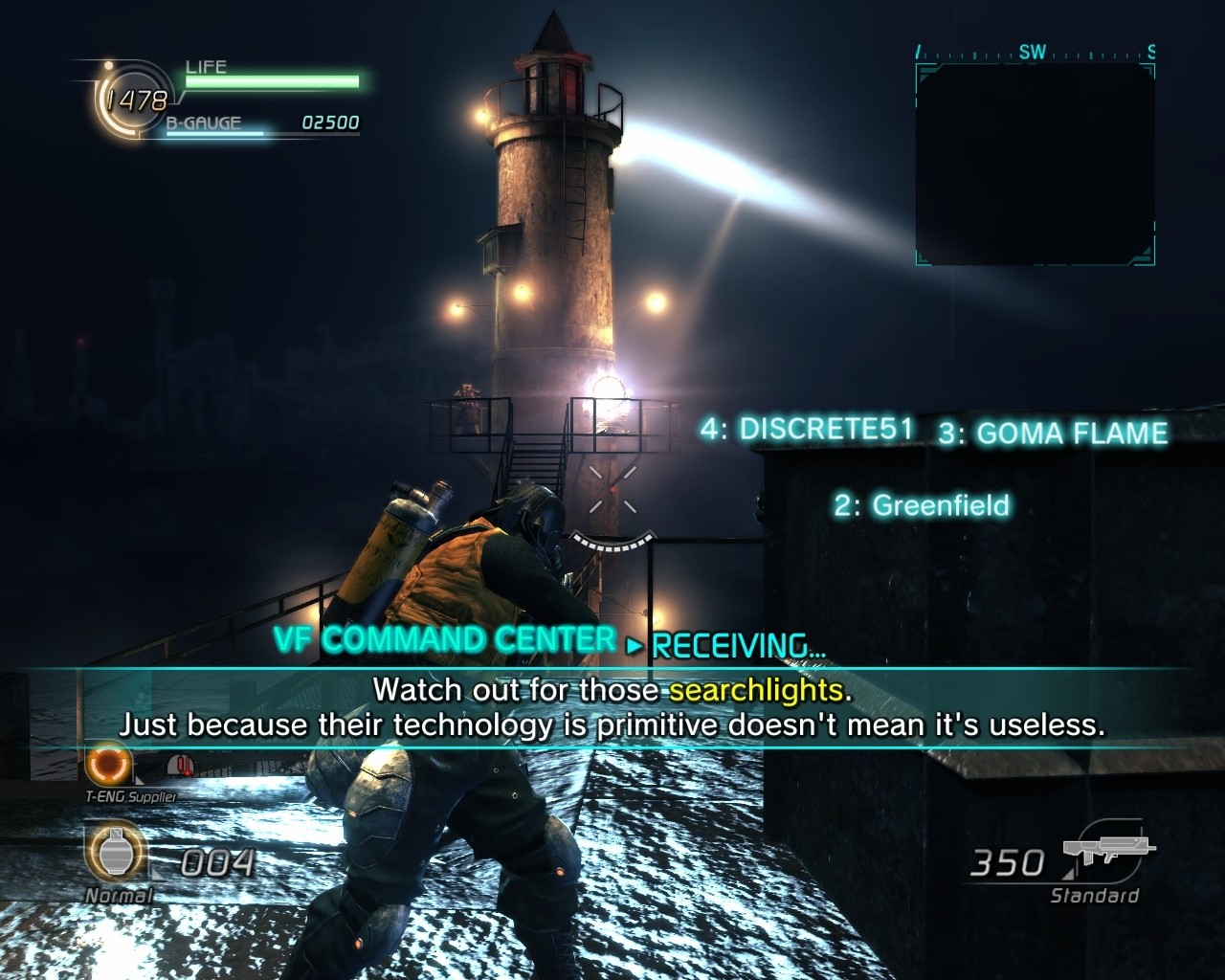1225x980 pixels.
Task: Select teammate tag GOMA FLAME
Action: point(1053,434)
